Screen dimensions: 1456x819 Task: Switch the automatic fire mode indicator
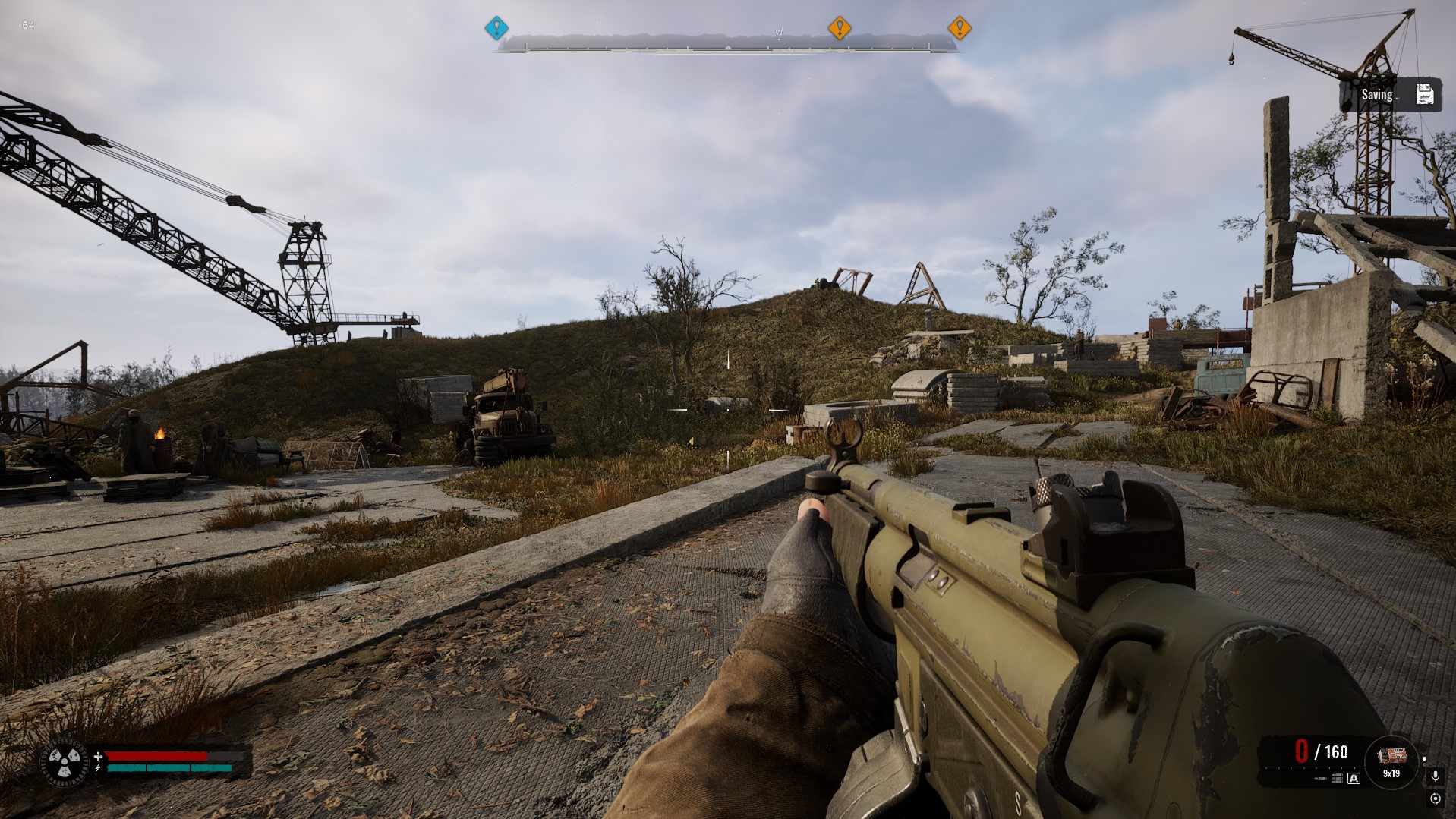click(1354, 778)
